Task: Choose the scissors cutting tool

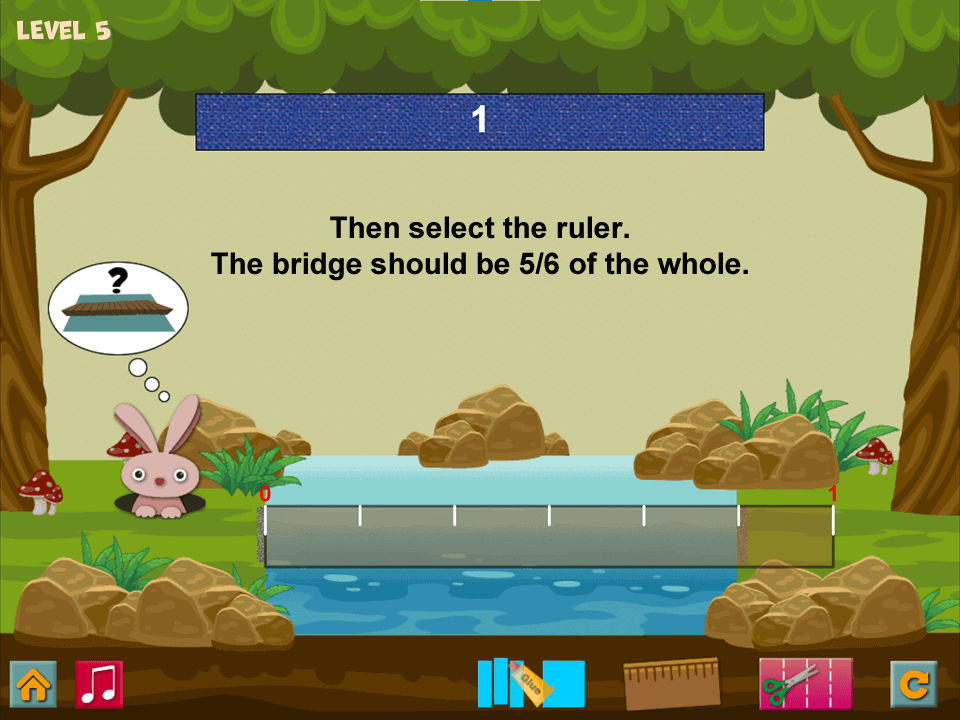Action: click(805, 684)
